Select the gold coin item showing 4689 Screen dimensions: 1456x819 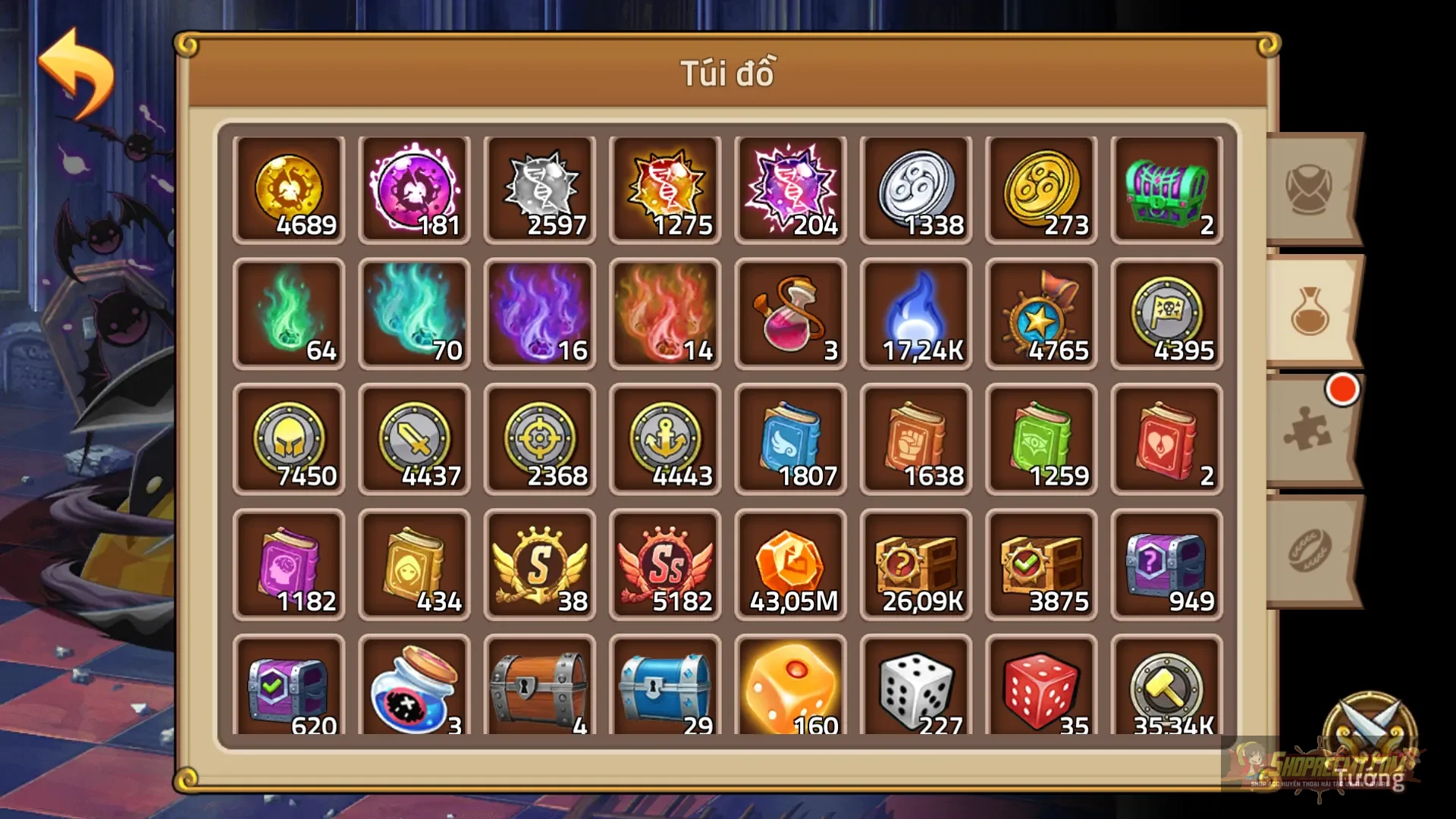289,188
